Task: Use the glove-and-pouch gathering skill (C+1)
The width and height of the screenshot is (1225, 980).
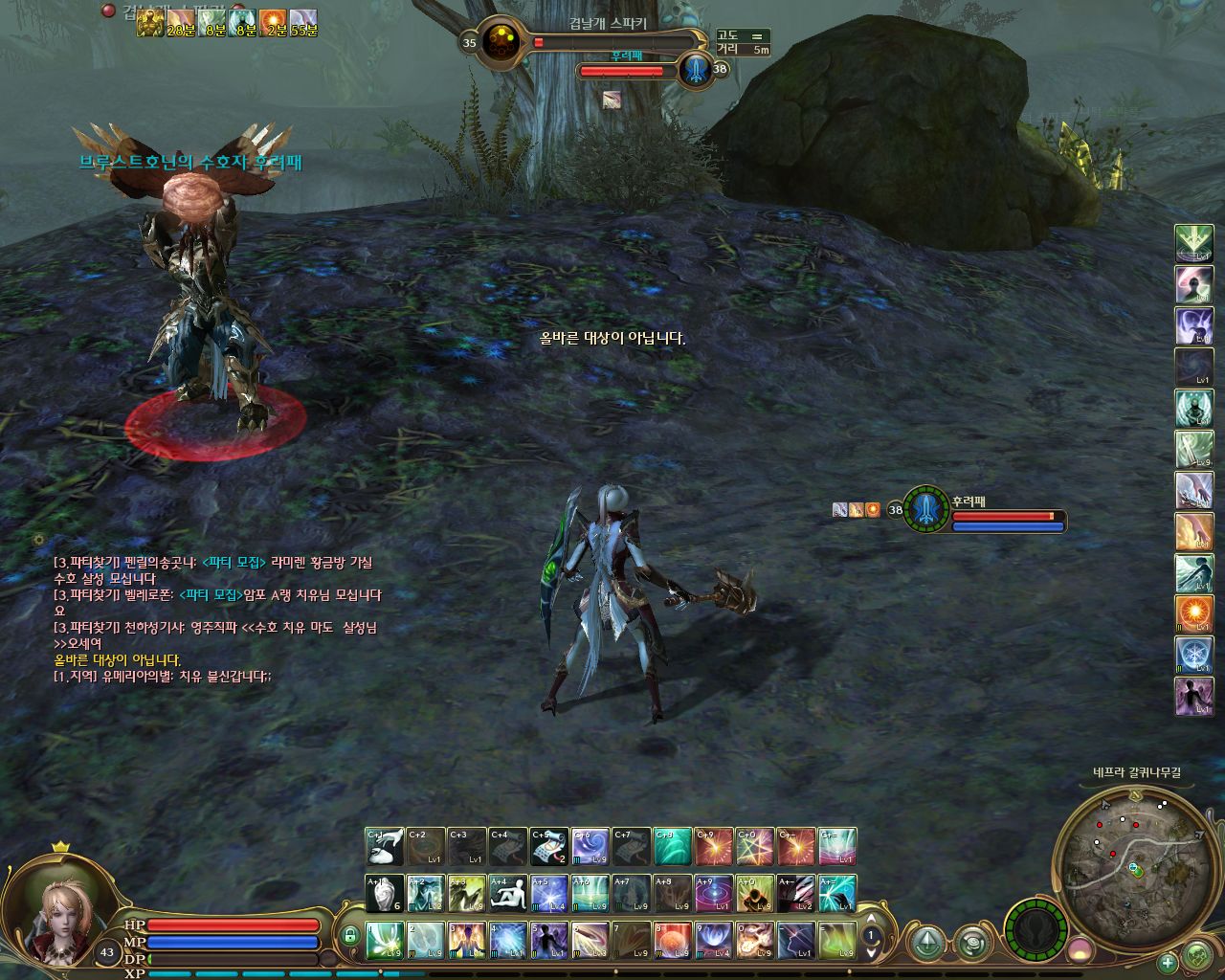Action: click(385, 847)
